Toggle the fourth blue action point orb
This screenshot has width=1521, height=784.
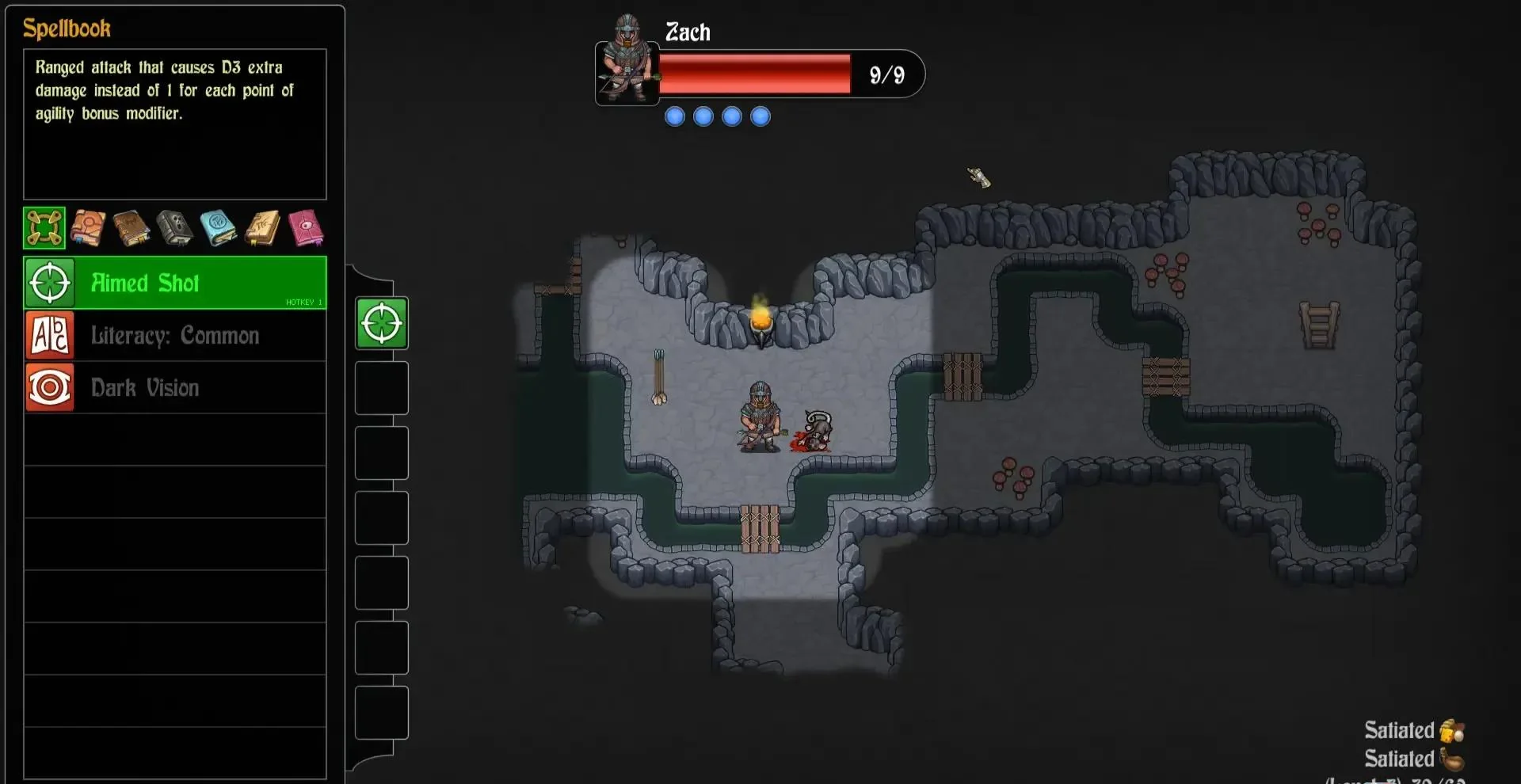pyautogui.click(x=760, y=116)
